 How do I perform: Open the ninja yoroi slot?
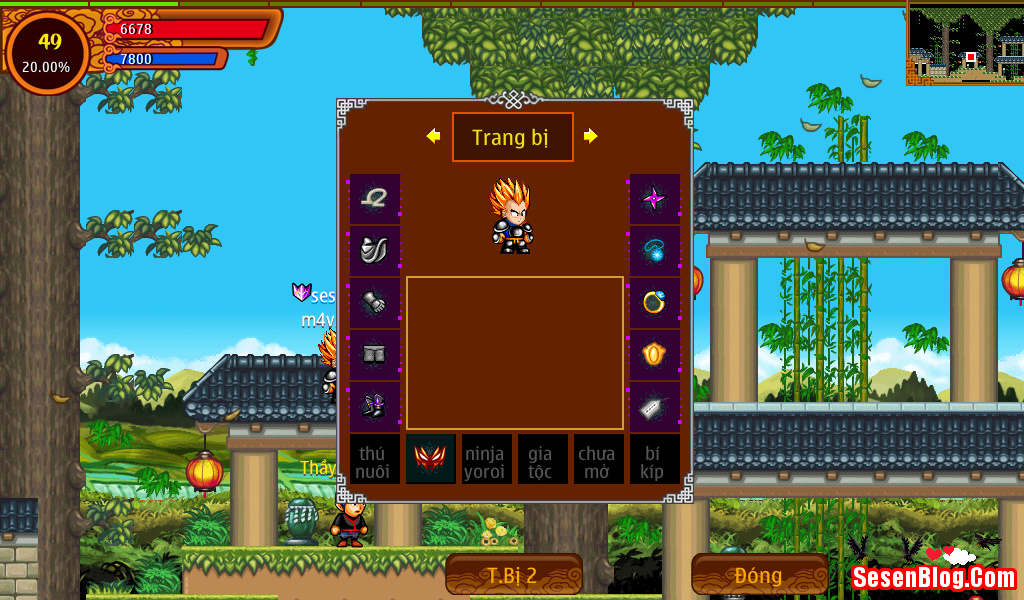(x=486, y=459)
